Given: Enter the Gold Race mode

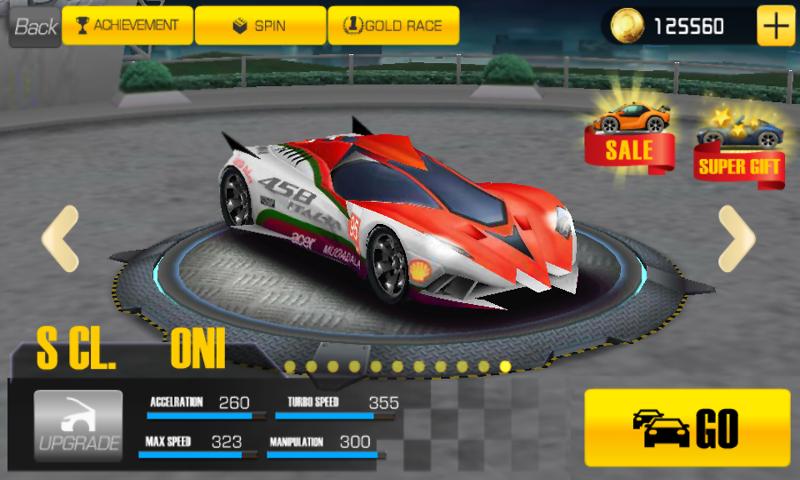Looking at the screenshot, I should pos(393,25).
